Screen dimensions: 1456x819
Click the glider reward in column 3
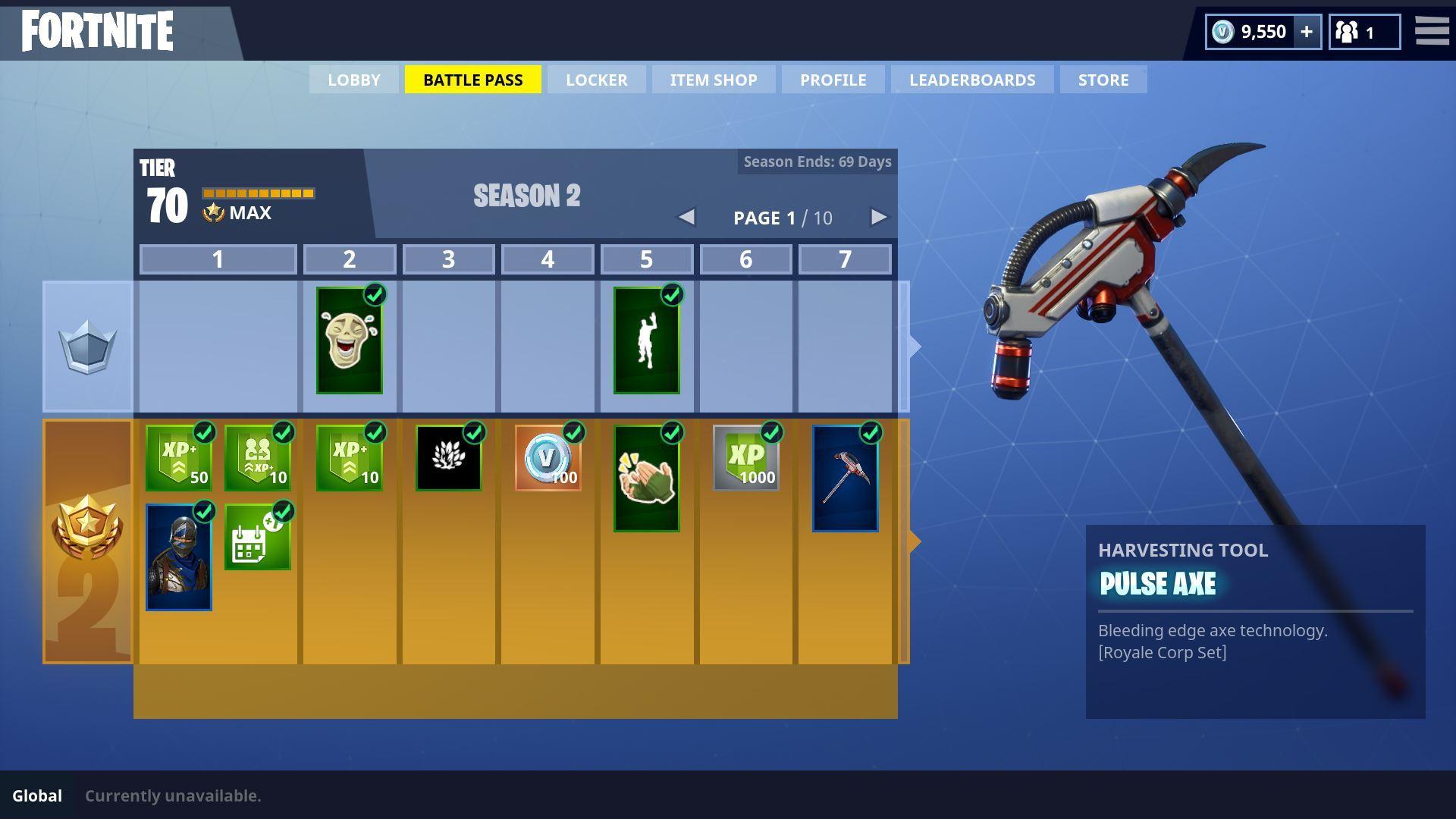coord(448,457)
